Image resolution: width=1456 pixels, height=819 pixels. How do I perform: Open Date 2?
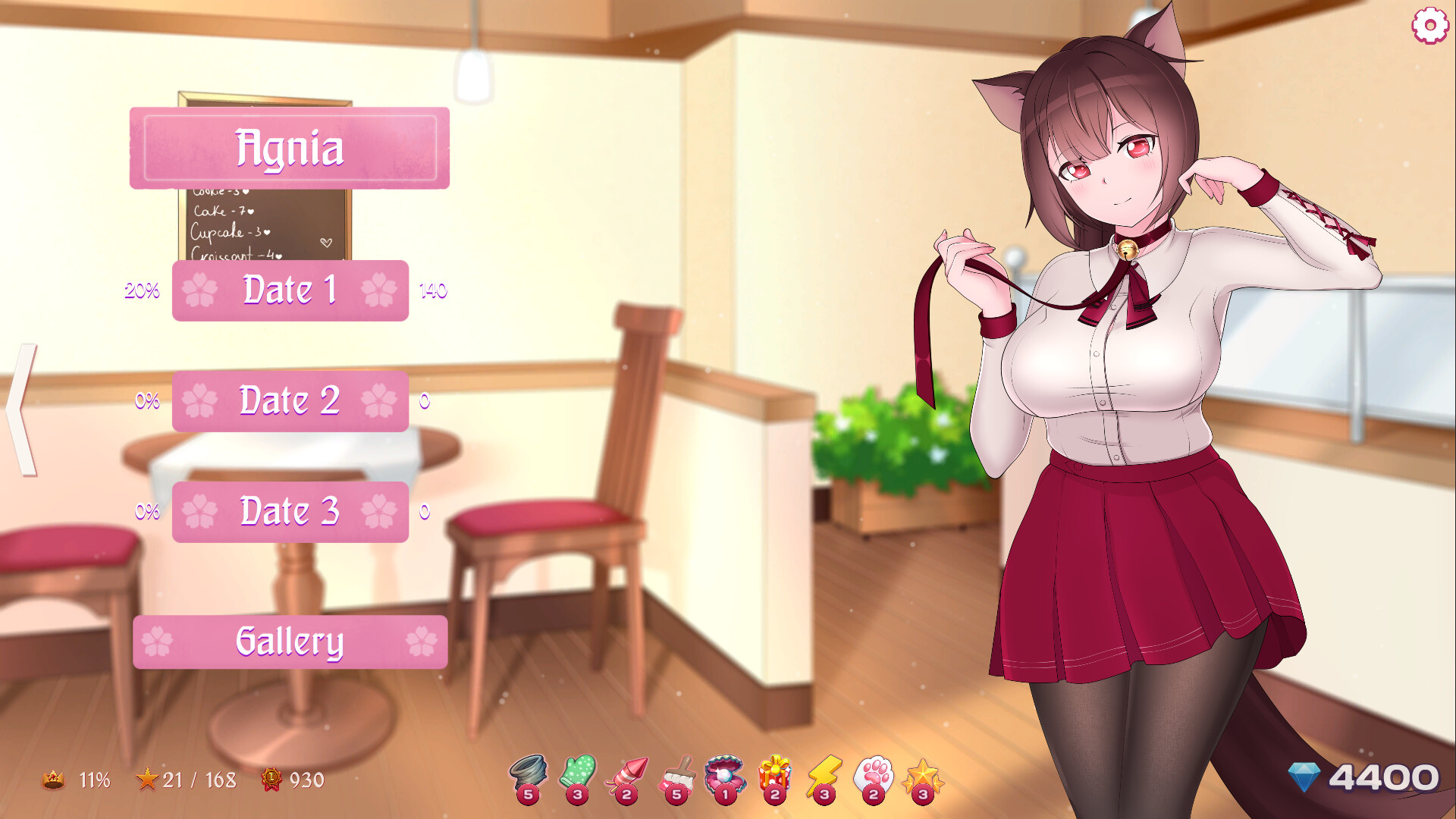pos(290,400)
